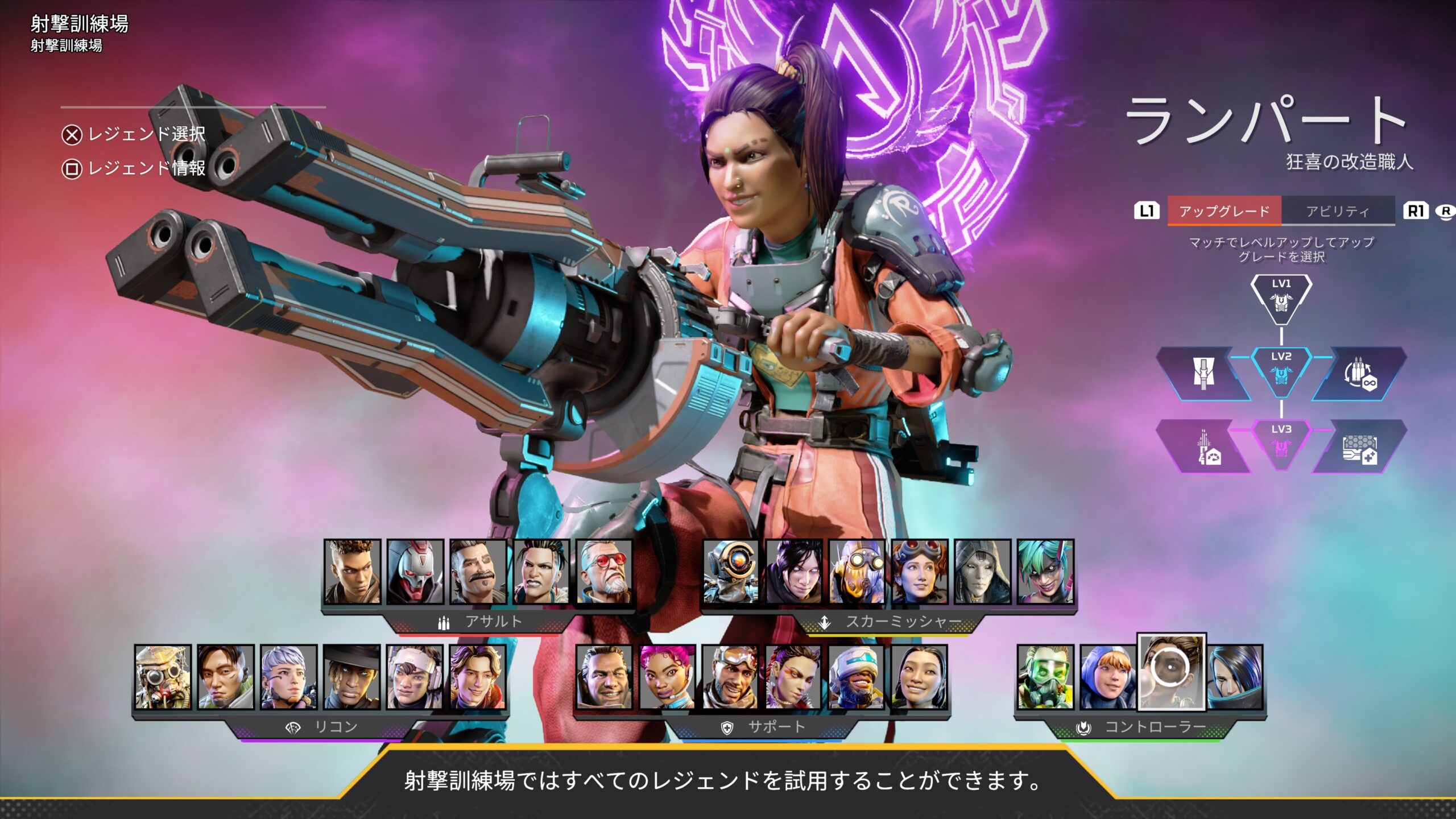Select Octane with yellow goggles
The image size is (1456, 819).
point(857,572)
